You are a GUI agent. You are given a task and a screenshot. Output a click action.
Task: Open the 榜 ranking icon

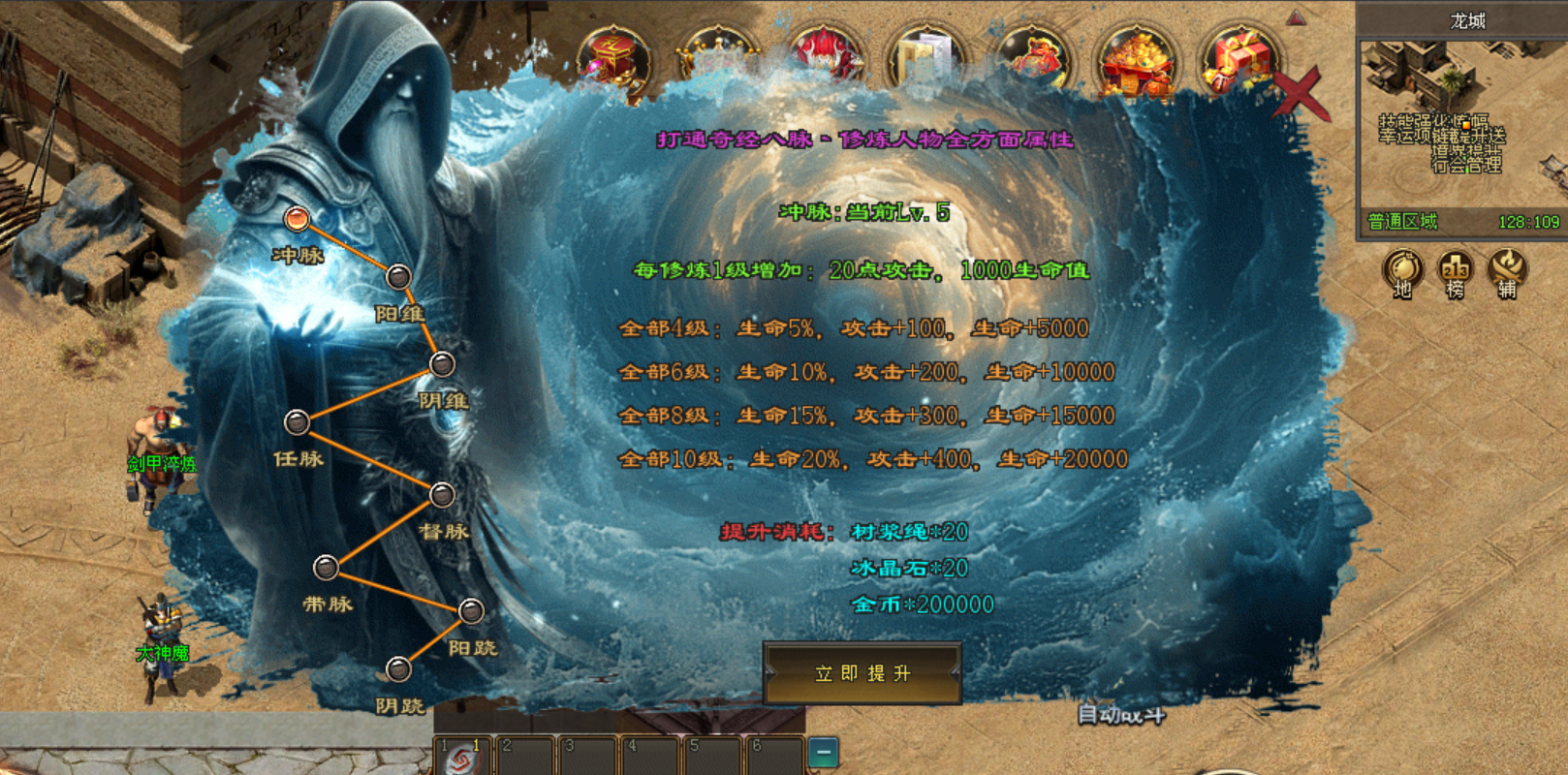pyautogui.click(x=1455, y=271)
